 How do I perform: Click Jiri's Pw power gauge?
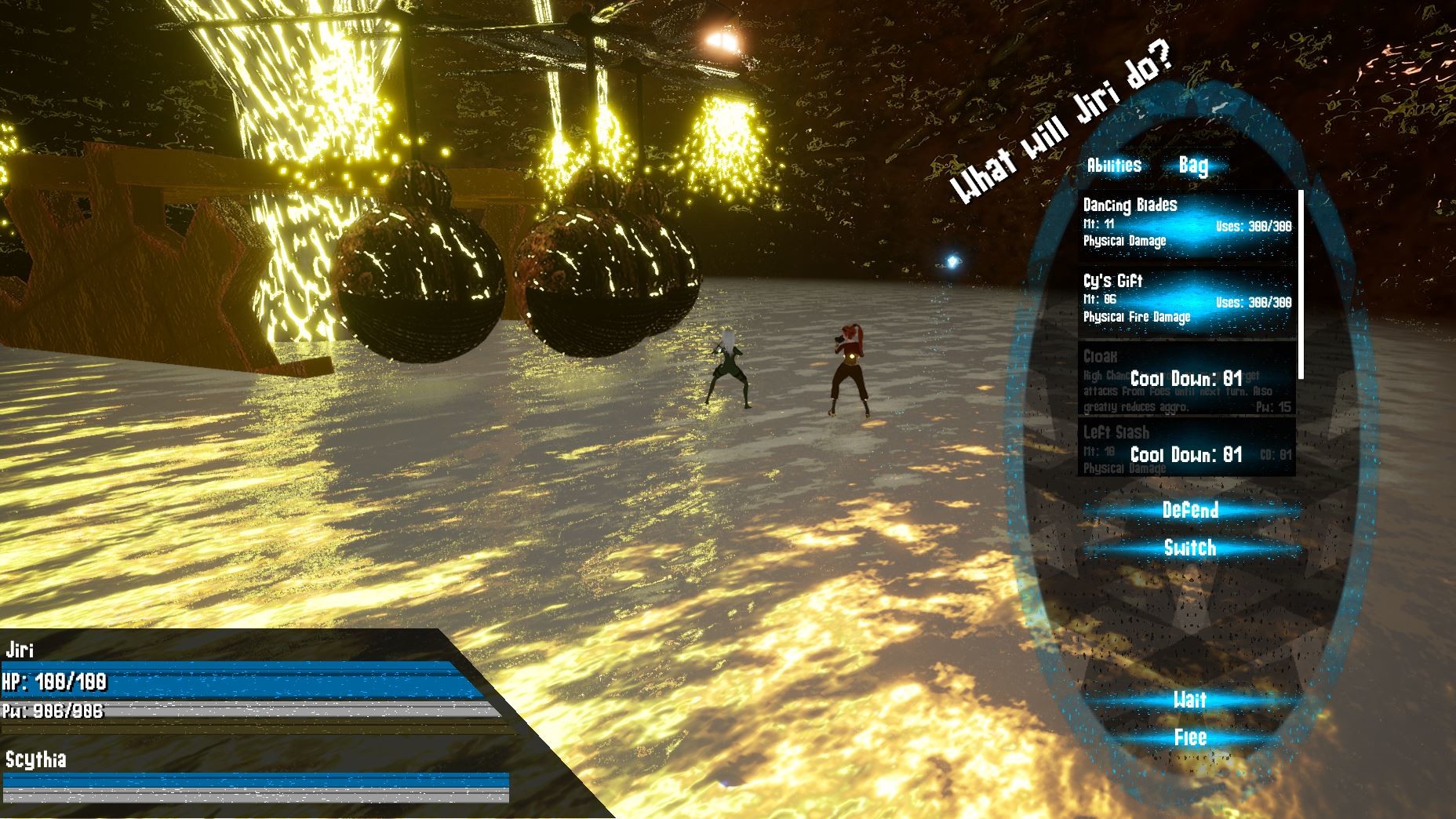coord(235,708)
